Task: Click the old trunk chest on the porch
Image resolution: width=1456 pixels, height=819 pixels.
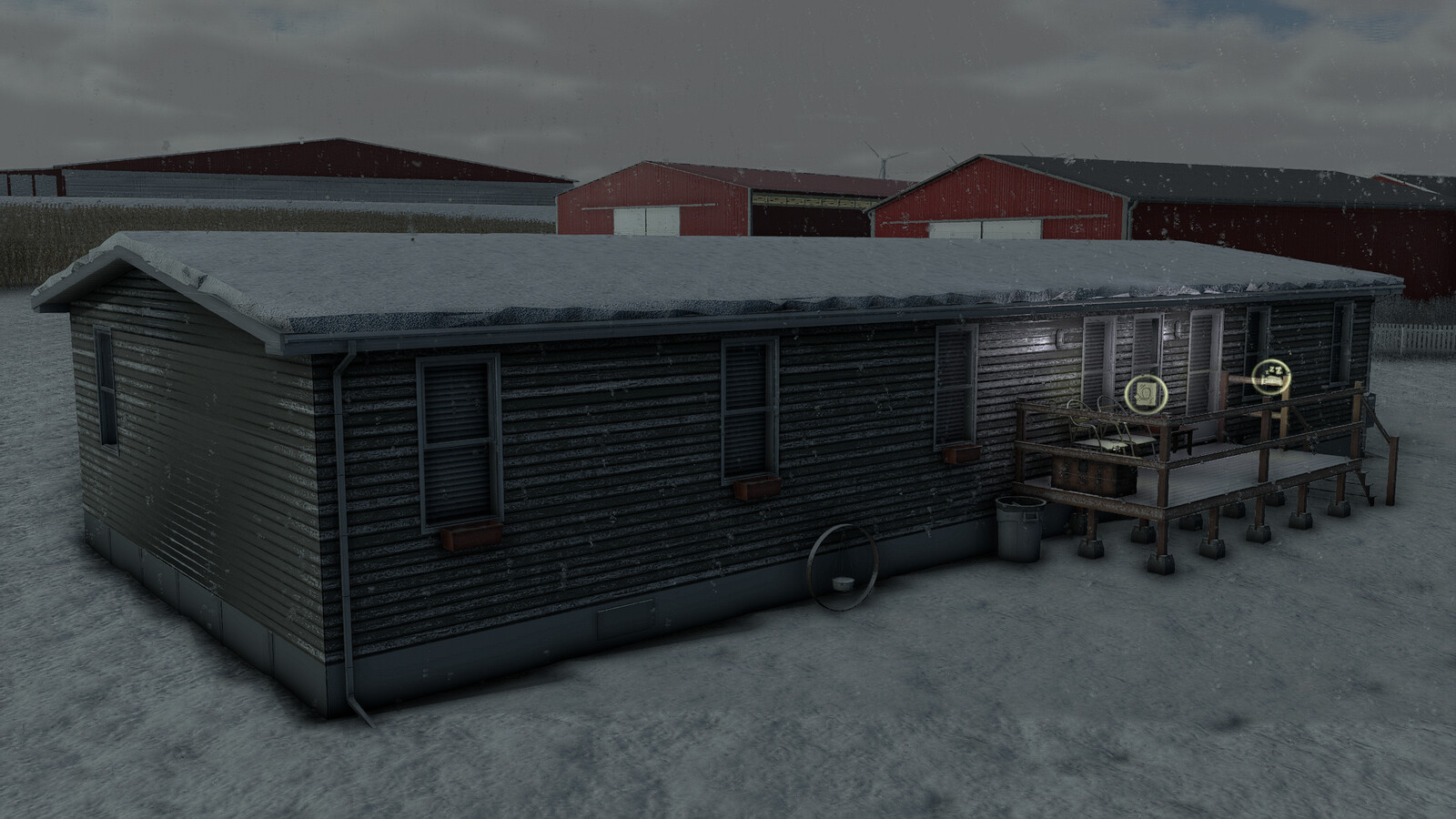Action: pos(1095,475)
